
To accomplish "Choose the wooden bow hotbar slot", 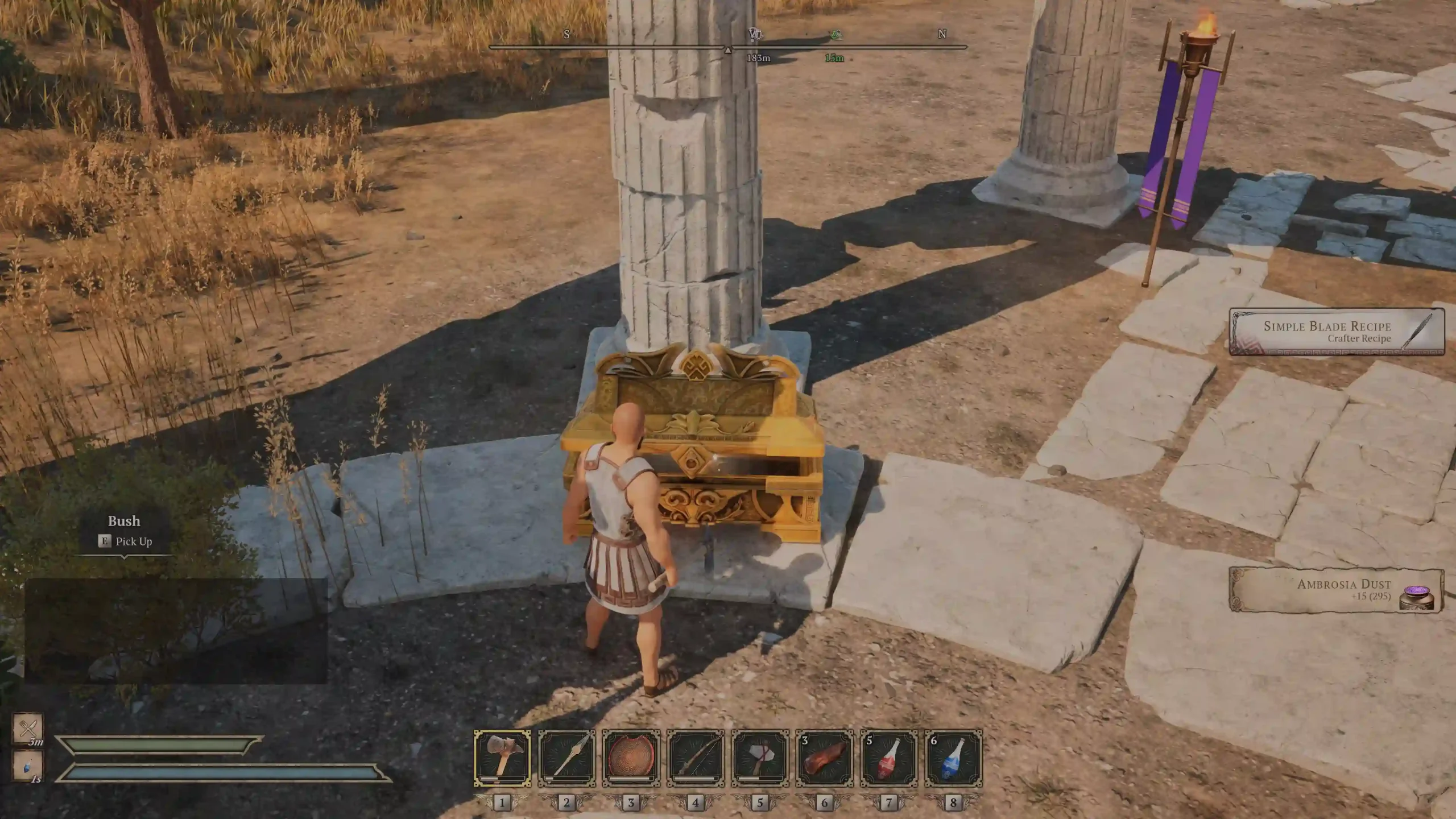I will coord(696,758).
